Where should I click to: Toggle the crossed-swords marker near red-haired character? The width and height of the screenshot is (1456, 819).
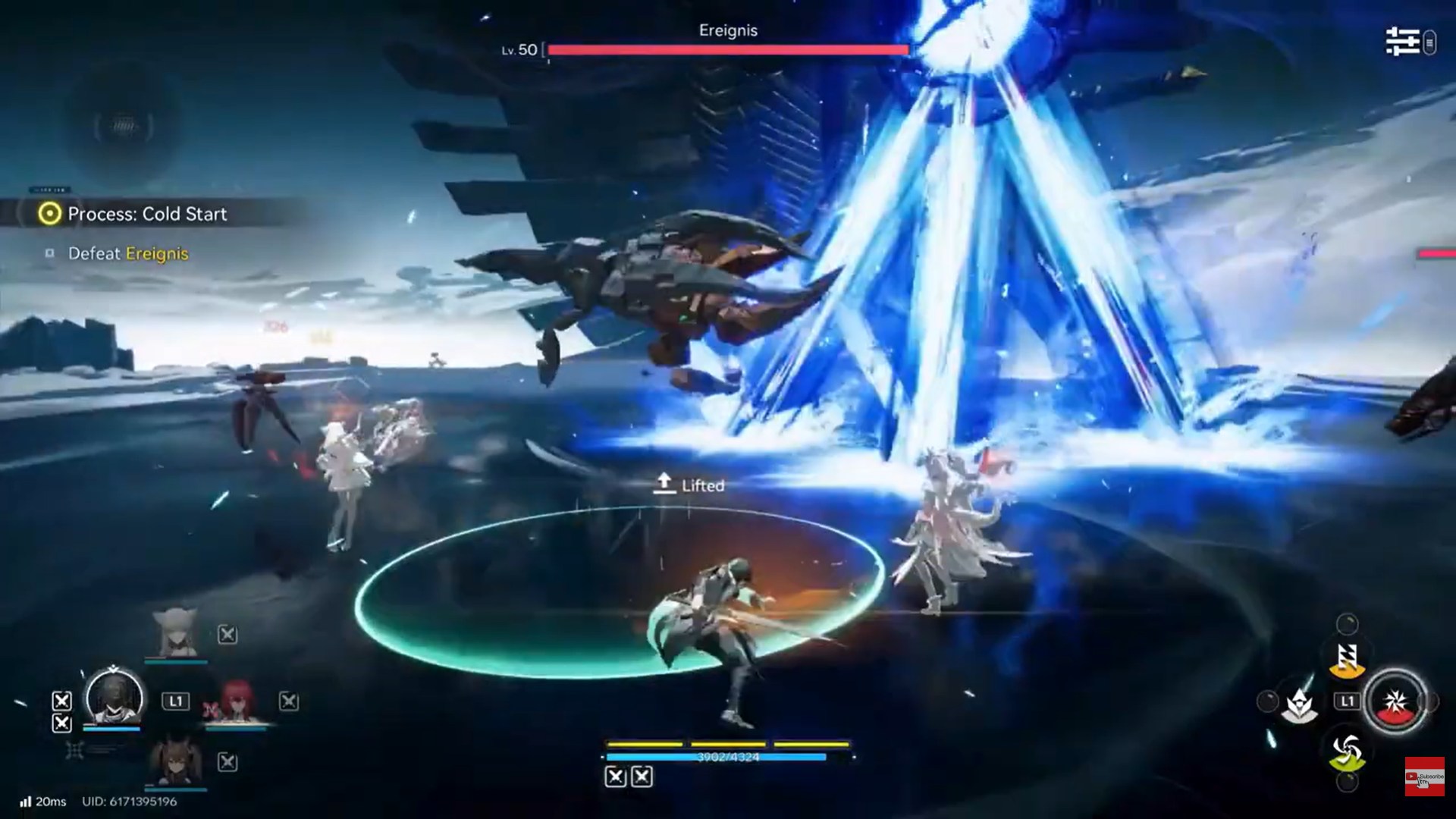coord(288,700)
